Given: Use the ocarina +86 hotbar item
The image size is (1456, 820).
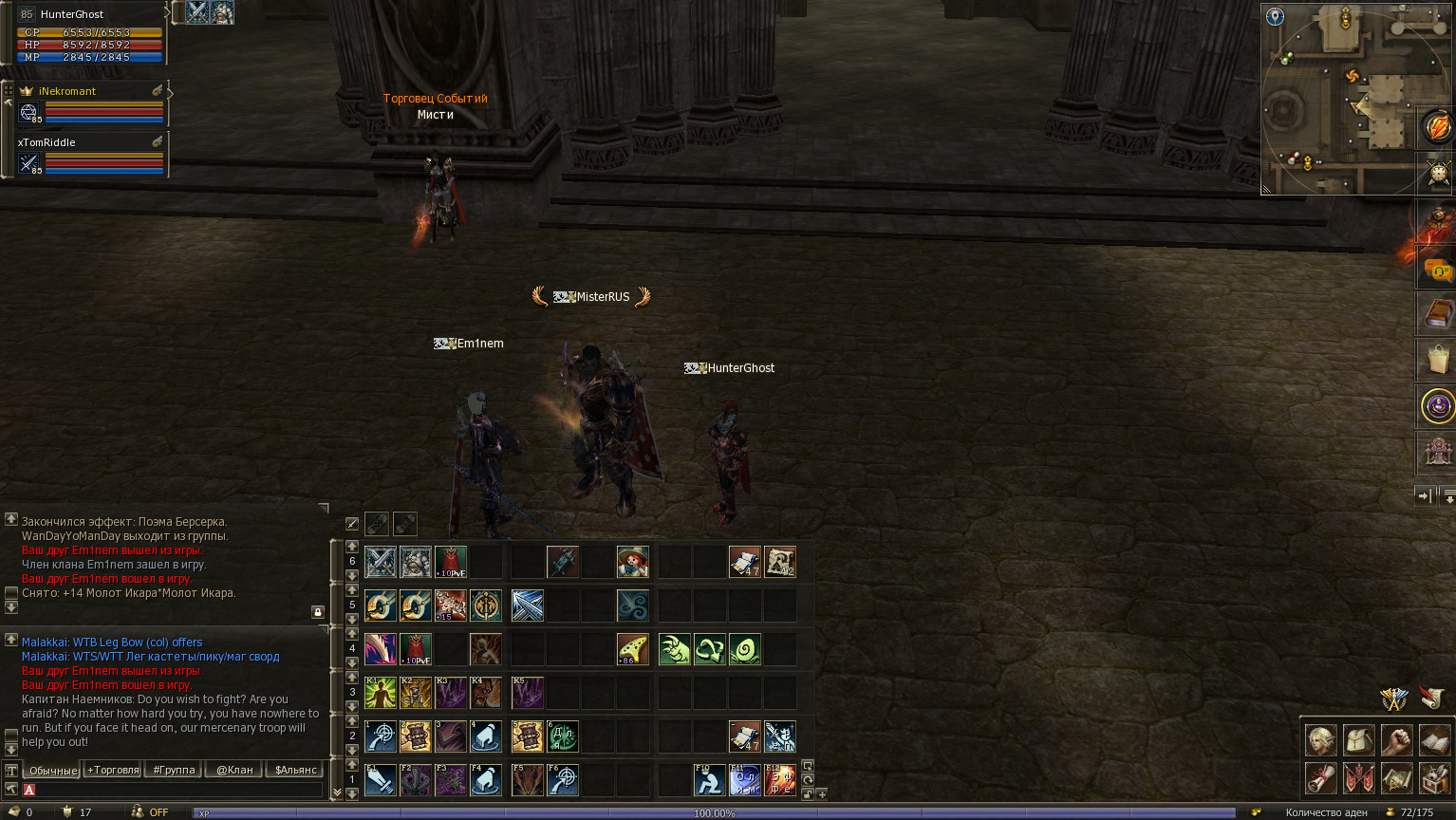Looking at the screenshot, I should [632, 649].
